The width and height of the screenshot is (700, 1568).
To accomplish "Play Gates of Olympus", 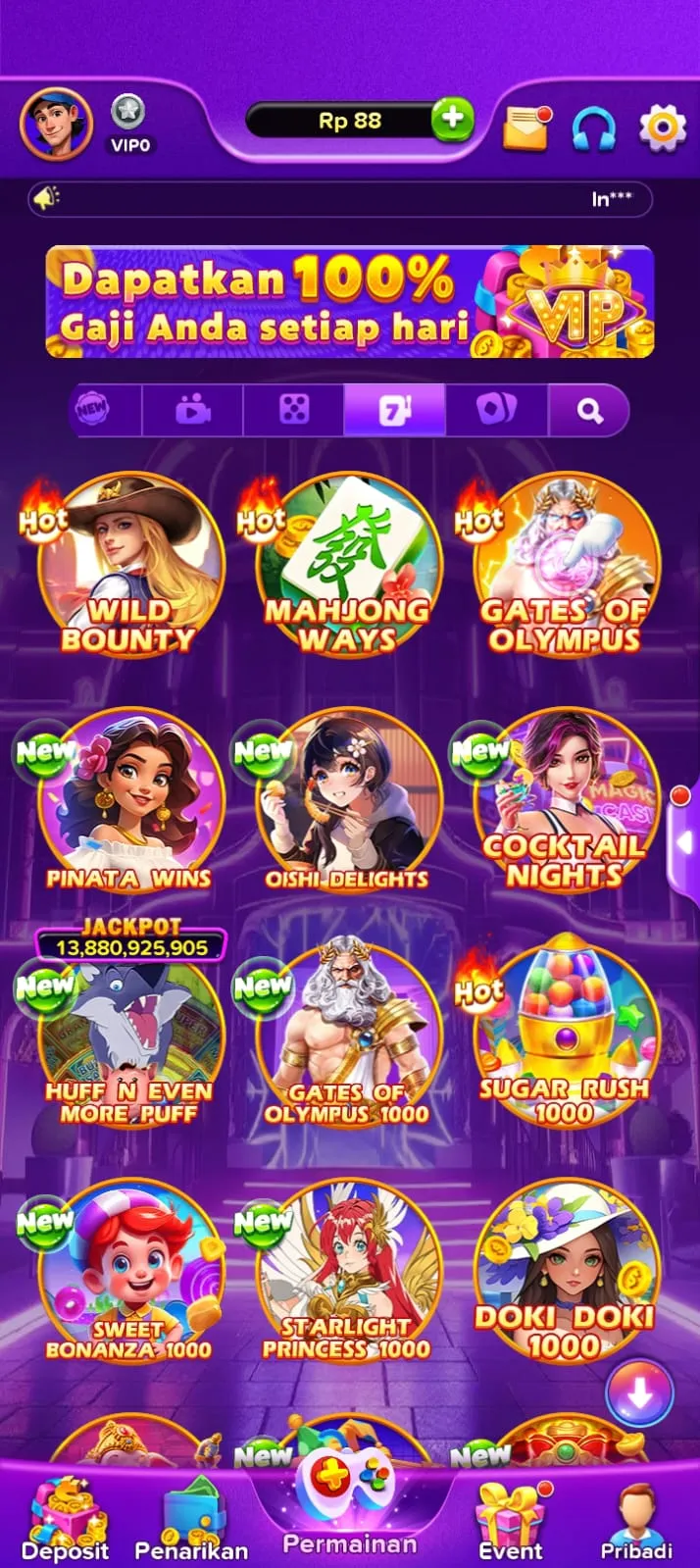I will 565,566.
